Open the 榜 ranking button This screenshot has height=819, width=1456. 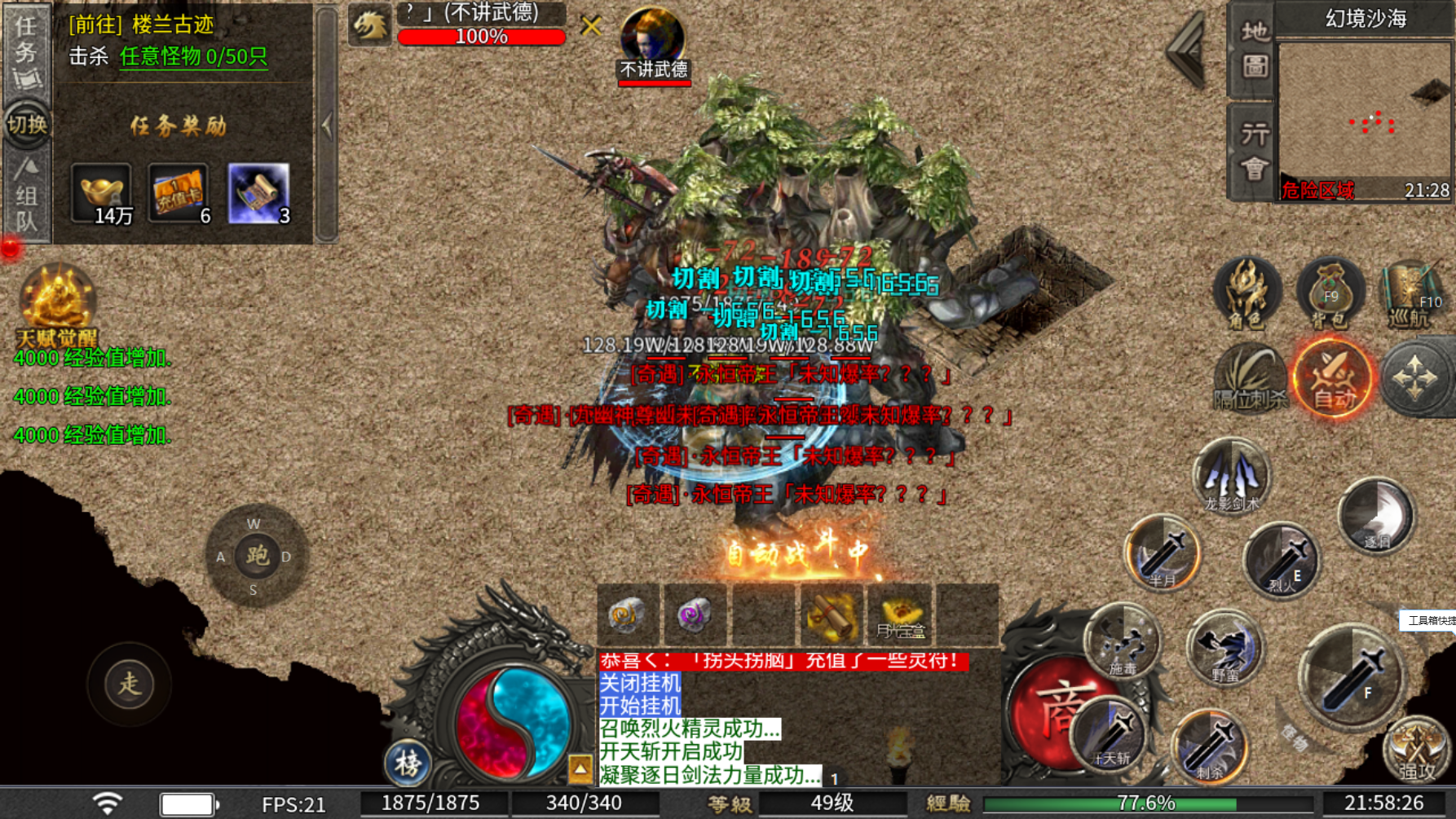click(x=408, y=763)
